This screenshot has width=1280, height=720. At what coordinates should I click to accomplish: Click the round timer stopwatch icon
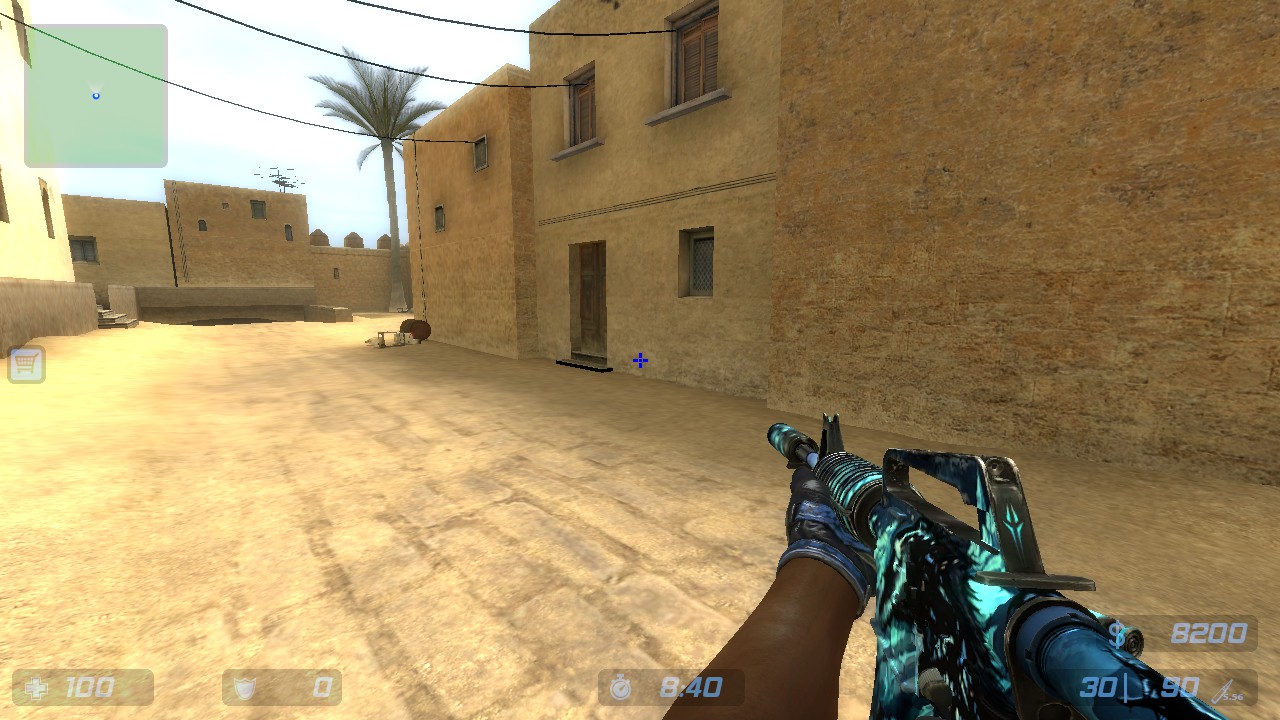(621, 687)
